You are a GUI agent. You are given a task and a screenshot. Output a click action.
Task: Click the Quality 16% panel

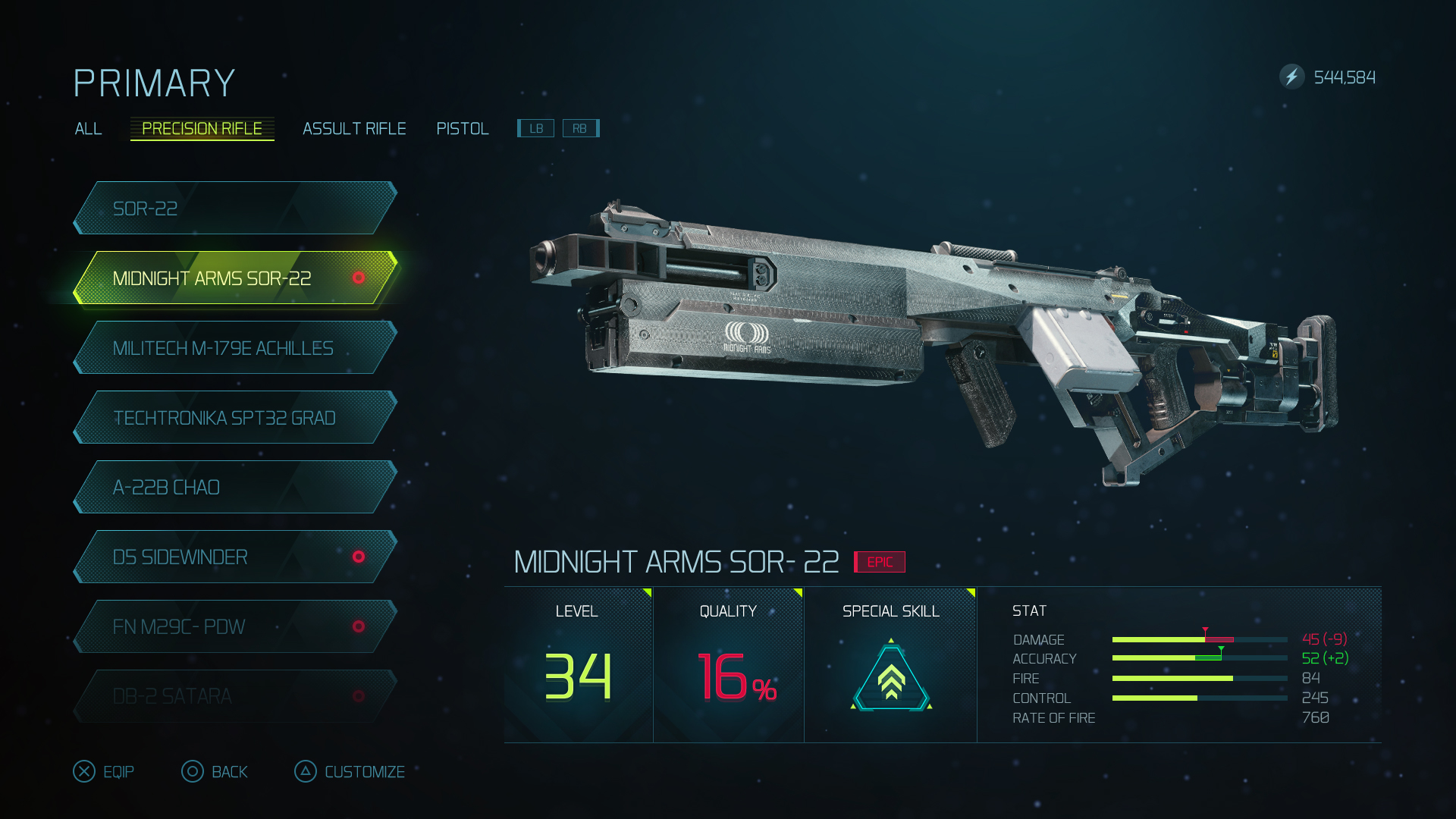point(728,665)
